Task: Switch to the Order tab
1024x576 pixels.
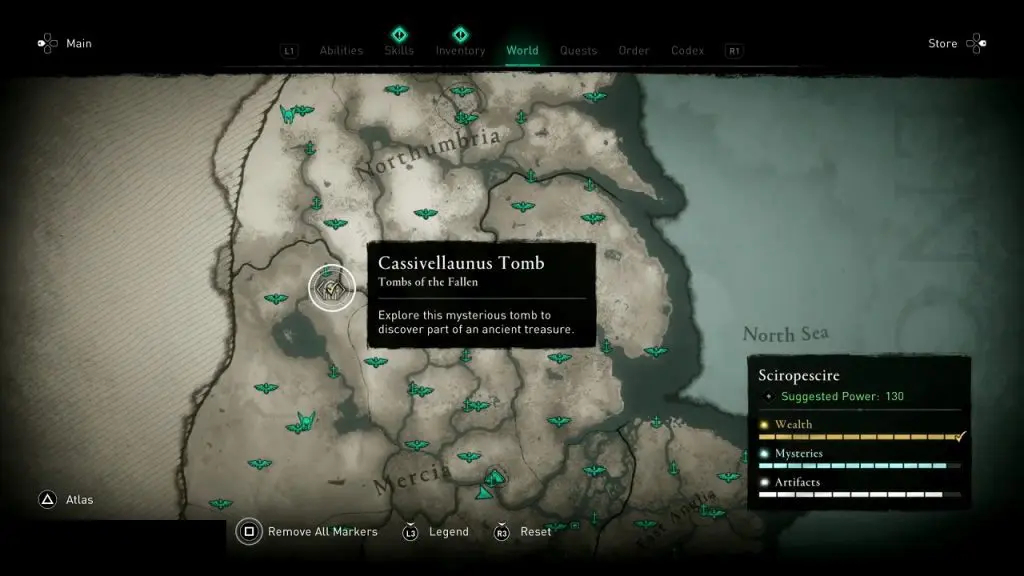Action: click(634, 51)
